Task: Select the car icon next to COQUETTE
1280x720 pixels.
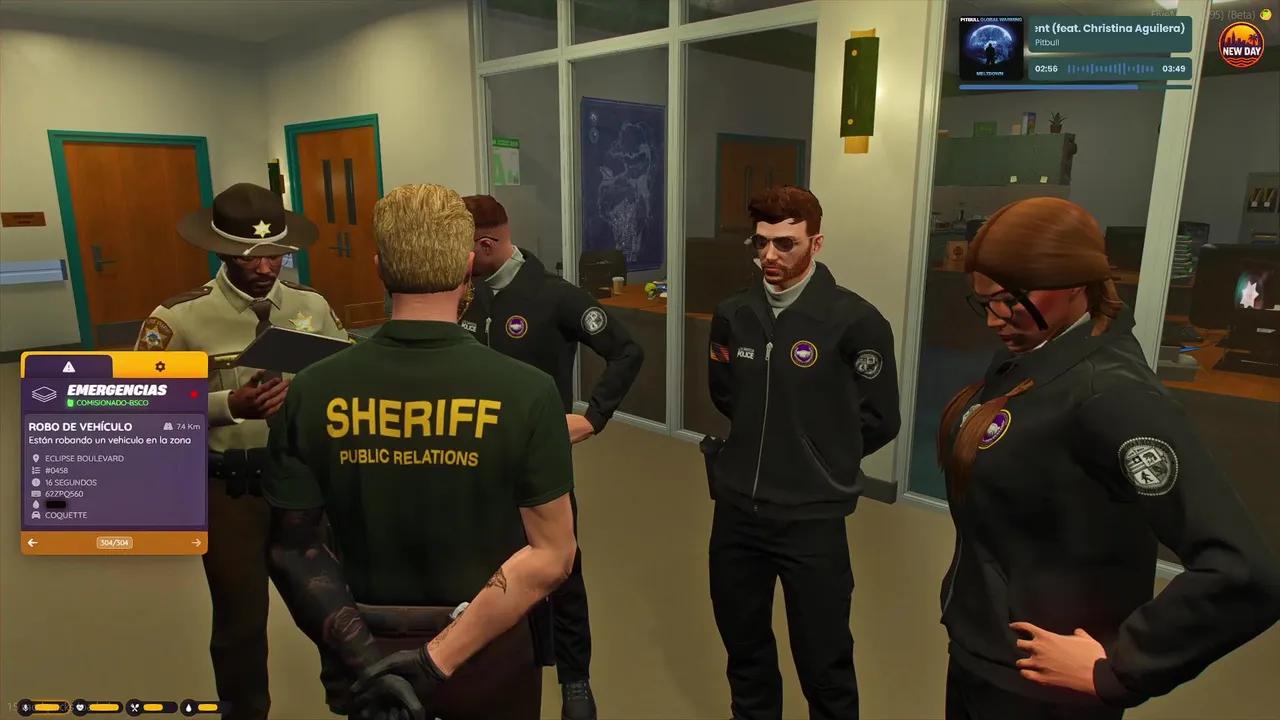Action: (x=36, y=516)
